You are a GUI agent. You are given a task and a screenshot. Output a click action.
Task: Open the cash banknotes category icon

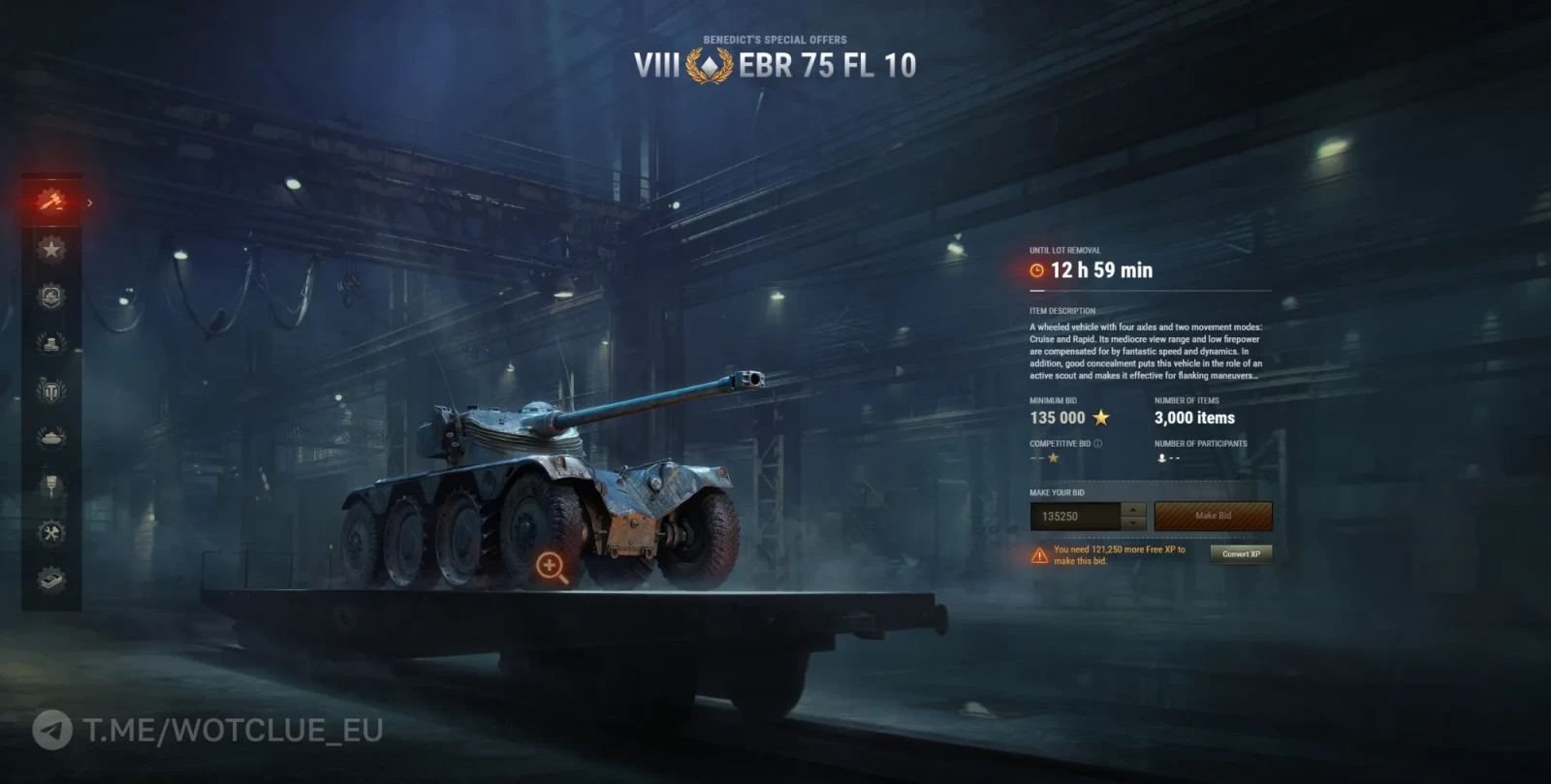pyautogui.click(x=51, y=580)
